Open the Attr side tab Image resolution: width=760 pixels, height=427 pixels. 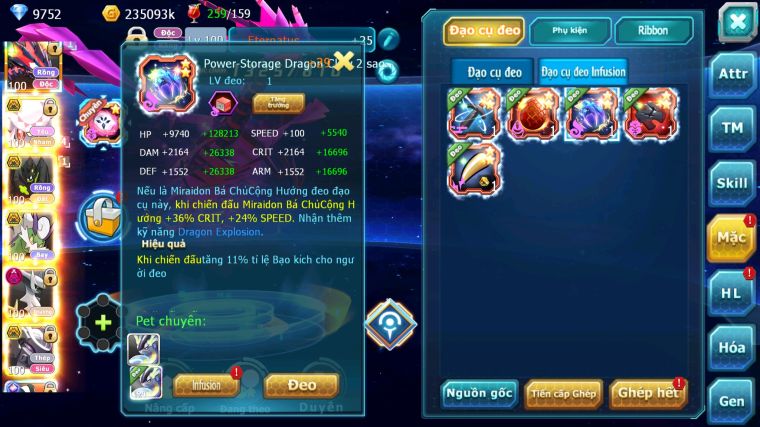731,73
